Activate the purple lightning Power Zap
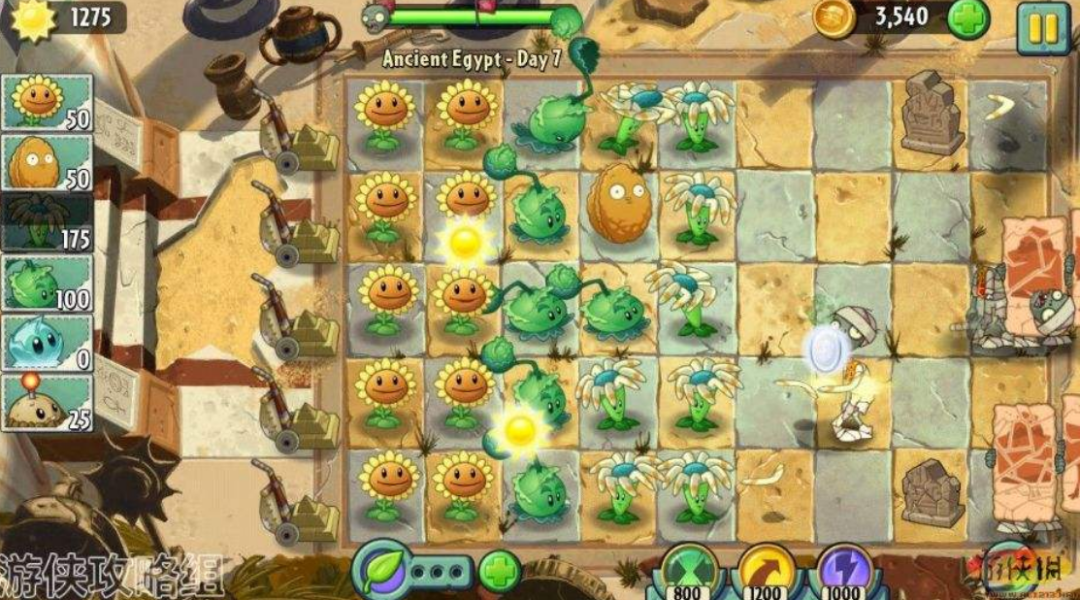Viewport: 1080px width, 600px height. [x=843, y=573]
